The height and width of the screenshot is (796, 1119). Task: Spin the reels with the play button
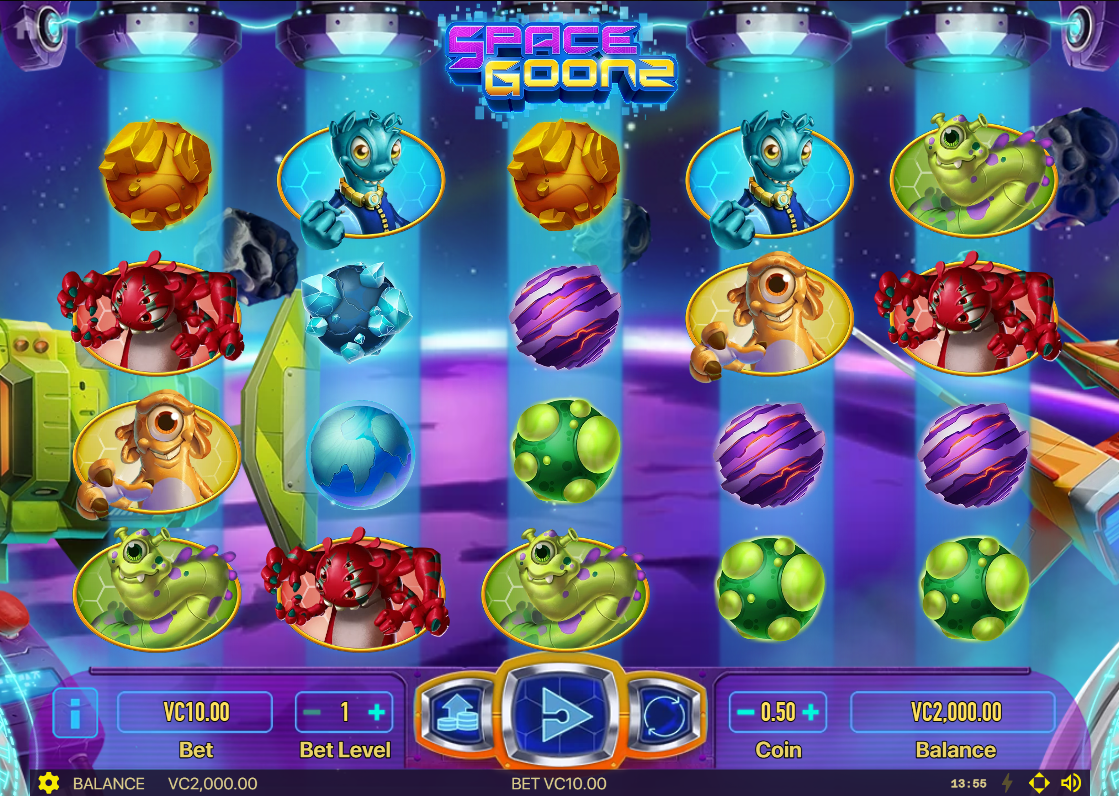559,713
